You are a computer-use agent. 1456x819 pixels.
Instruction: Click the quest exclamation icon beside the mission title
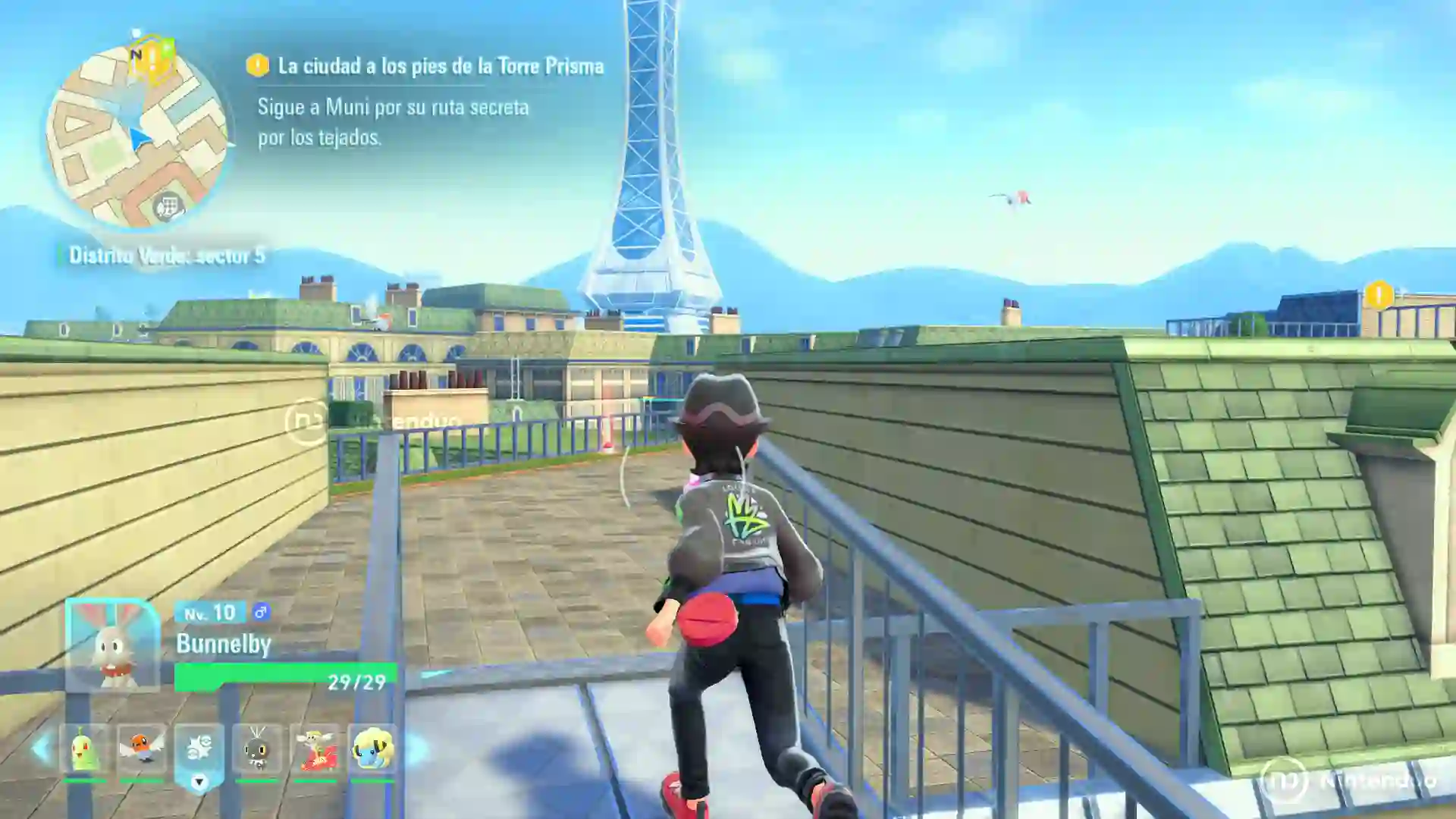(257, 66)
